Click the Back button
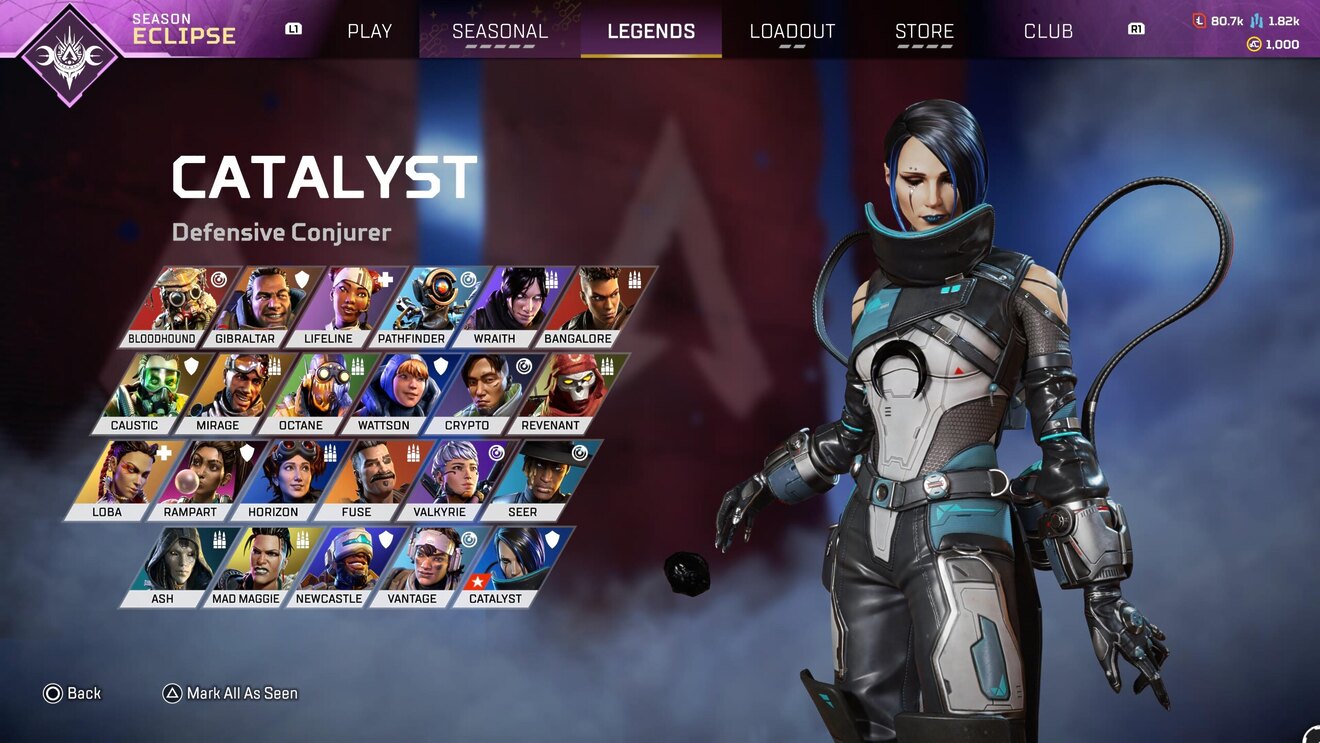This screenshot has height=743, width=1320. coord(70,692)
